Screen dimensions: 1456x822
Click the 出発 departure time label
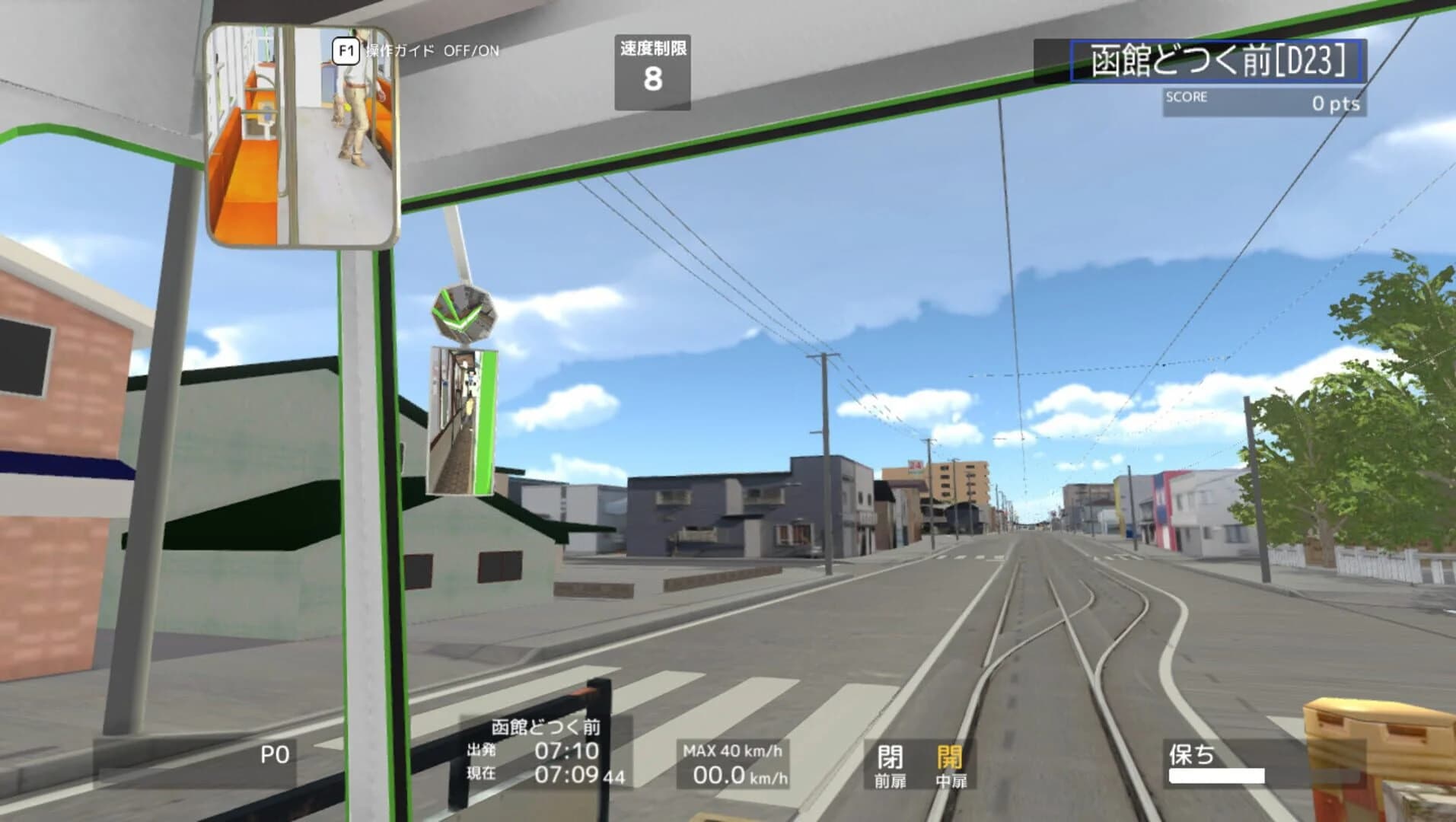tap(480, 748)
